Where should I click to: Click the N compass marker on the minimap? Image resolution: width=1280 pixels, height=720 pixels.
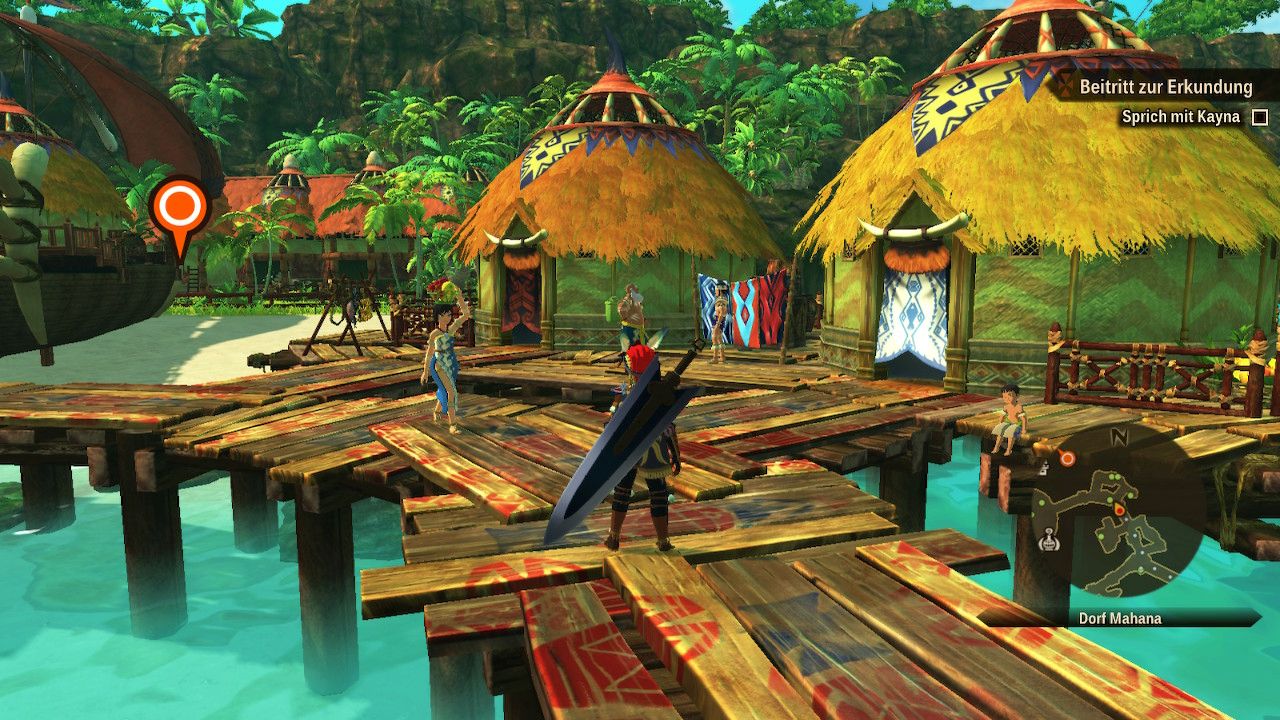click(1120, 436)
